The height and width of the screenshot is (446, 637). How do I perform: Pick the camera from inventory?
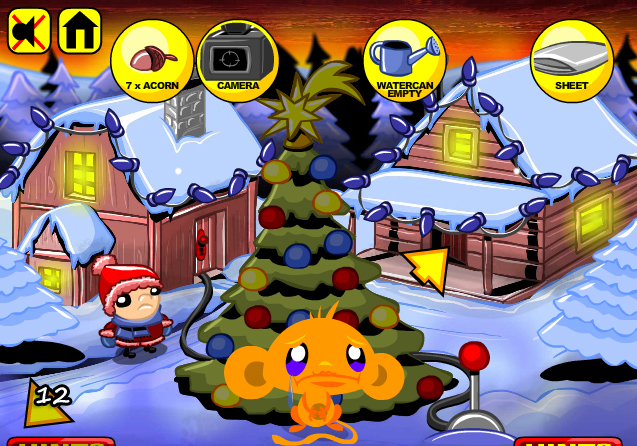[238, 60]
